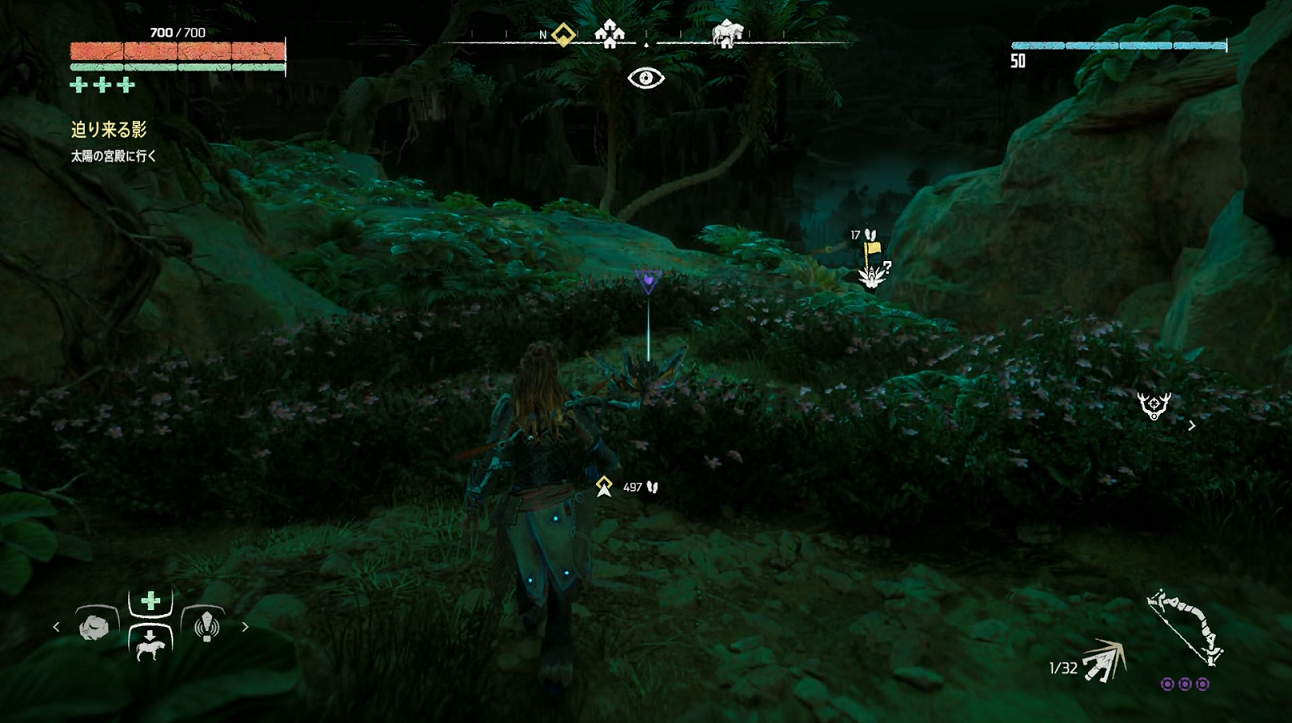
Task: Select the settlement houses icon on compass
Action: click(x=609, y=36)
